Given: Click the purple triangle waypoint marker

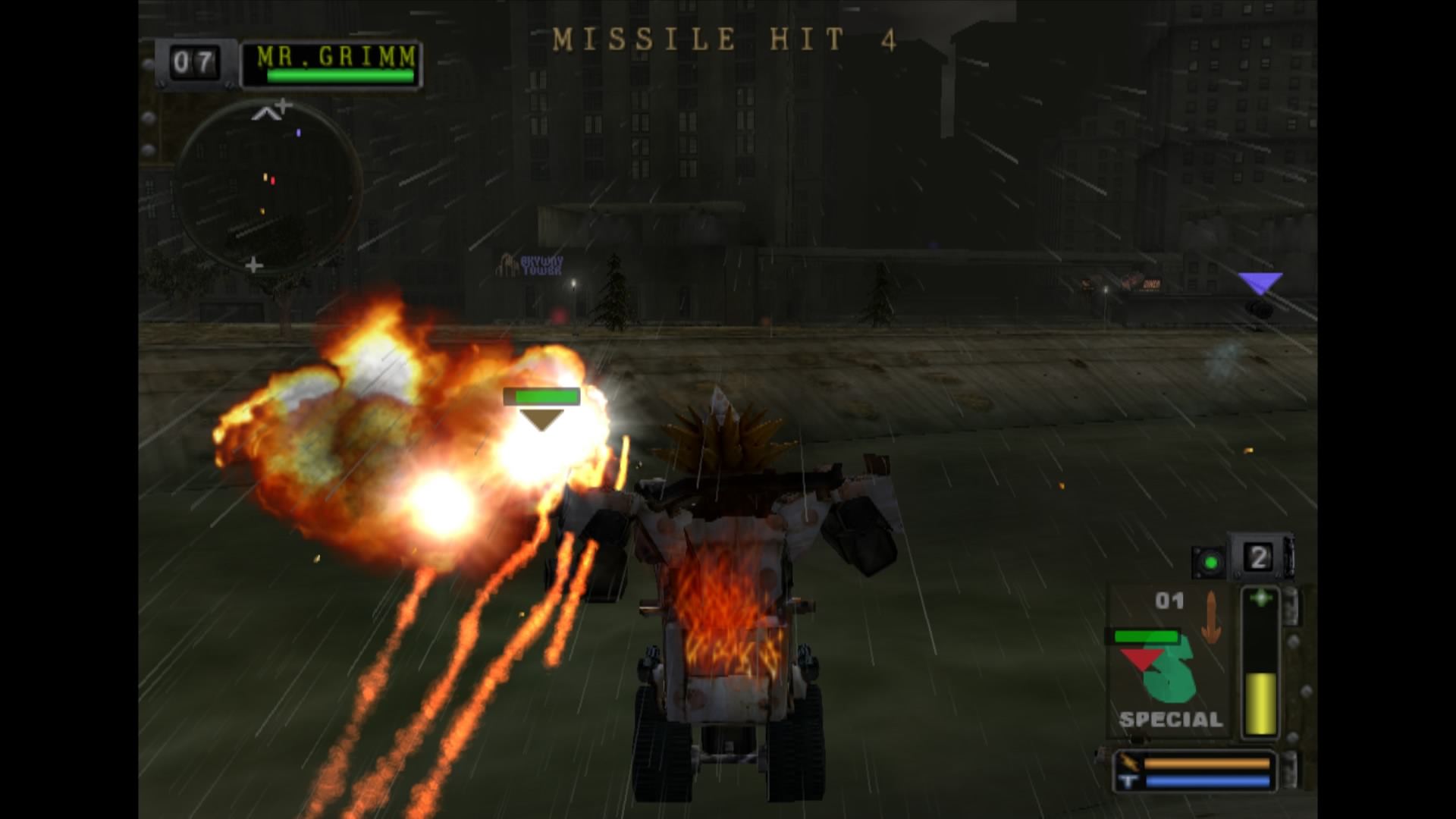Looking at the screenshot, I should pyautogui.click(x=1263, y=281).
